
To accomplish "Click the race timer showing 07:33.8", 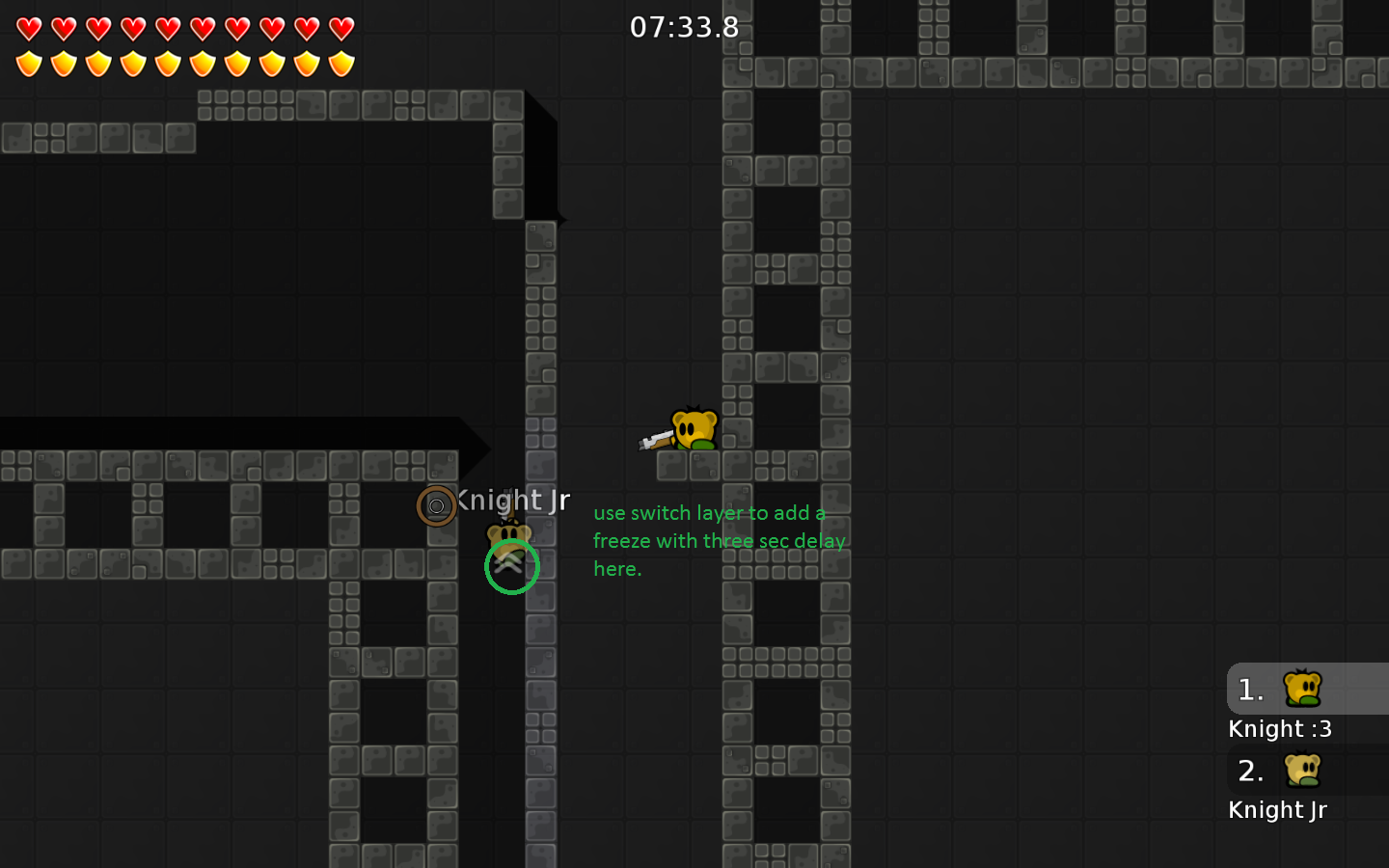I will coord(686,27).
